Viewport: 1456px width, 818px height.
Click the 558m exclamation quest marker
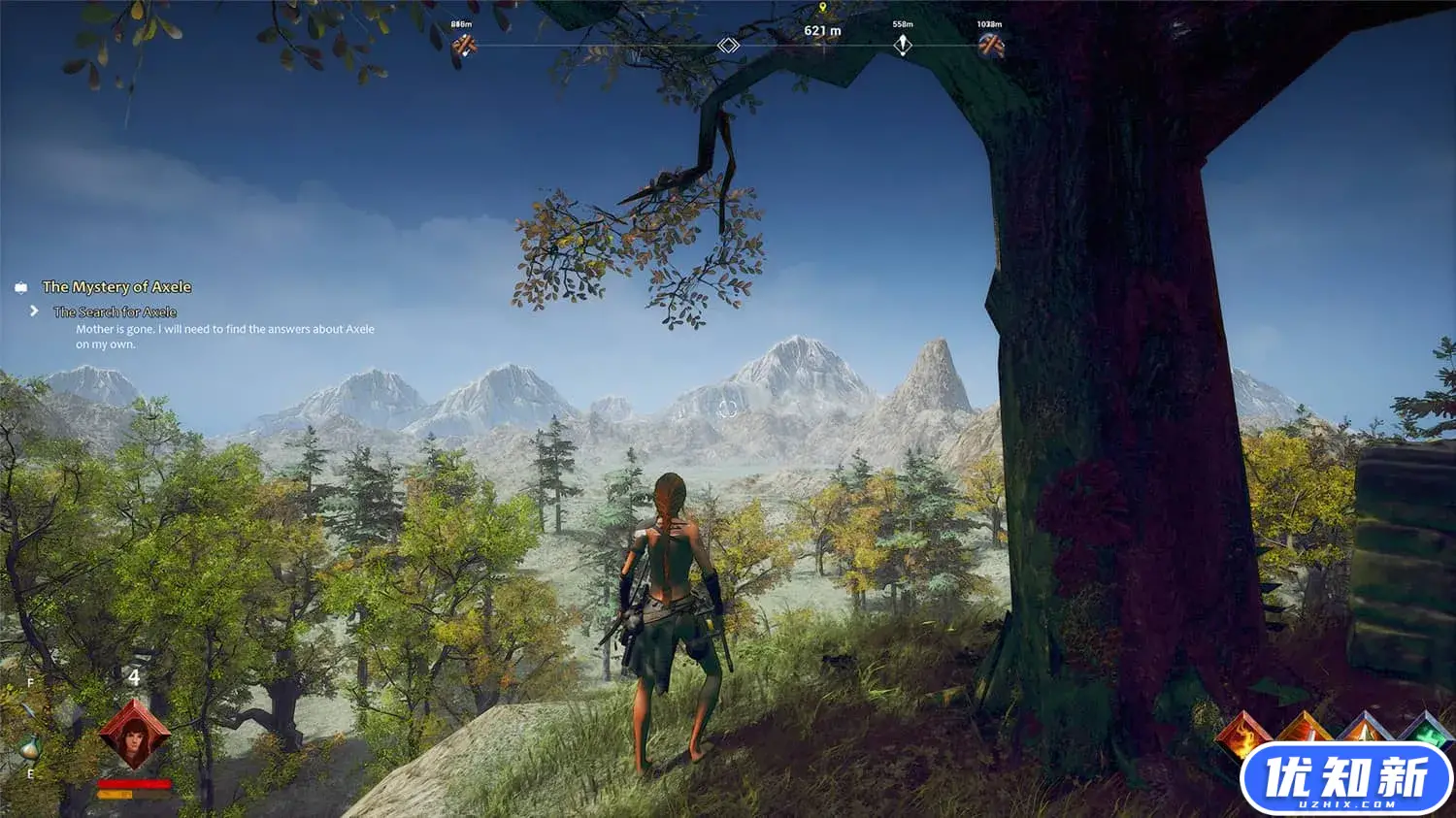pyautogui.click(x=903, y=45)
